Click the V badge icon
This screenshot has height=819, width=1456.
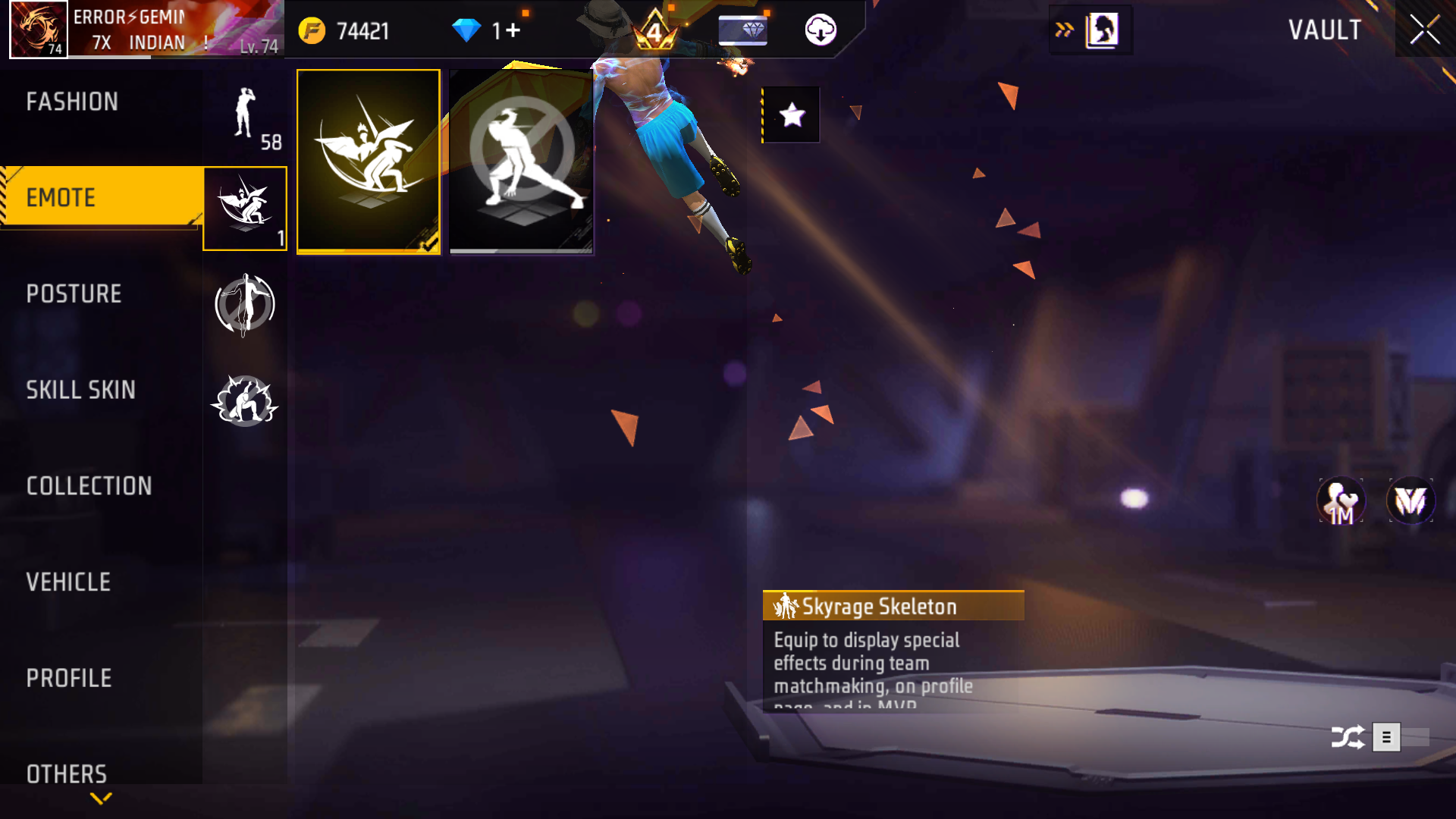tap(1410, 500)
